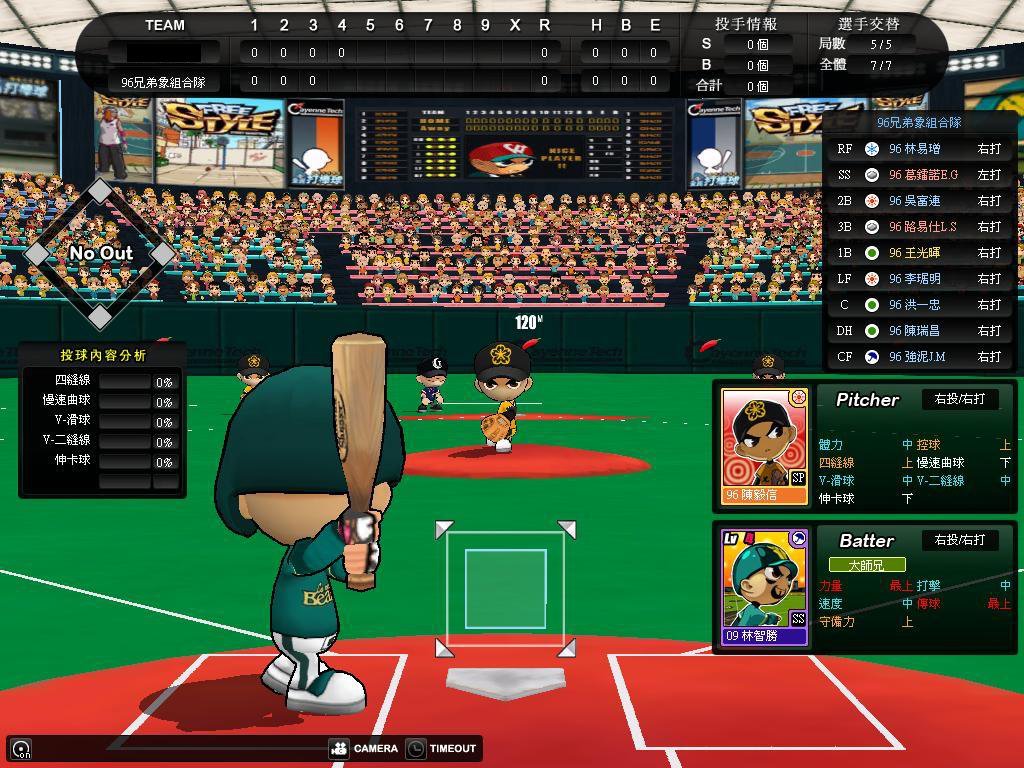The height and width of the screenshot is (768, 1024).
Task: Call a TIMEOUT
Action: [441, 748]
